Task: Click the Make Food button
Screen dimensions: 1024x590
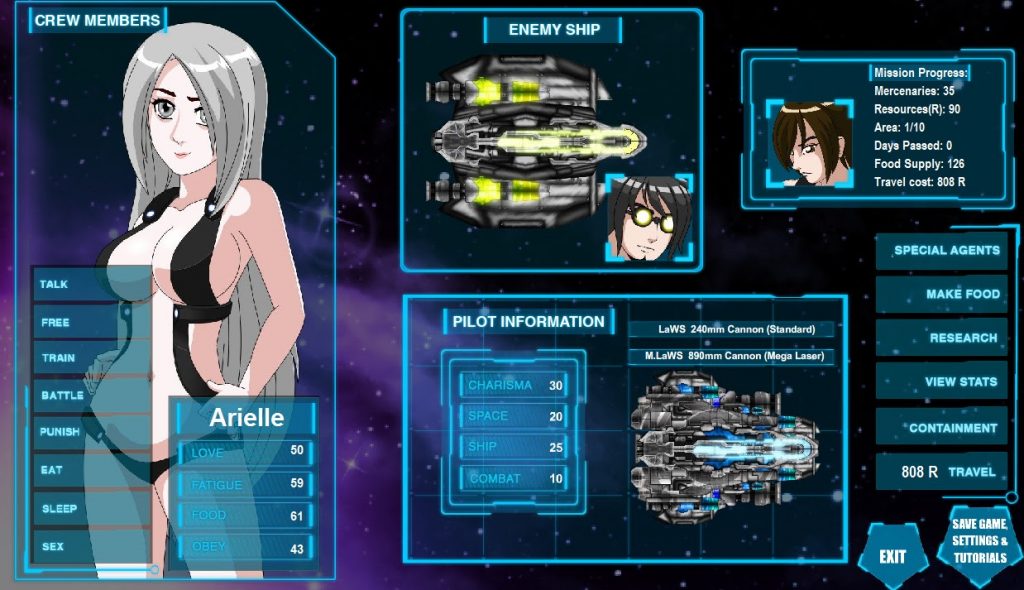Action: pyautogui.click(x=942, y=294)
